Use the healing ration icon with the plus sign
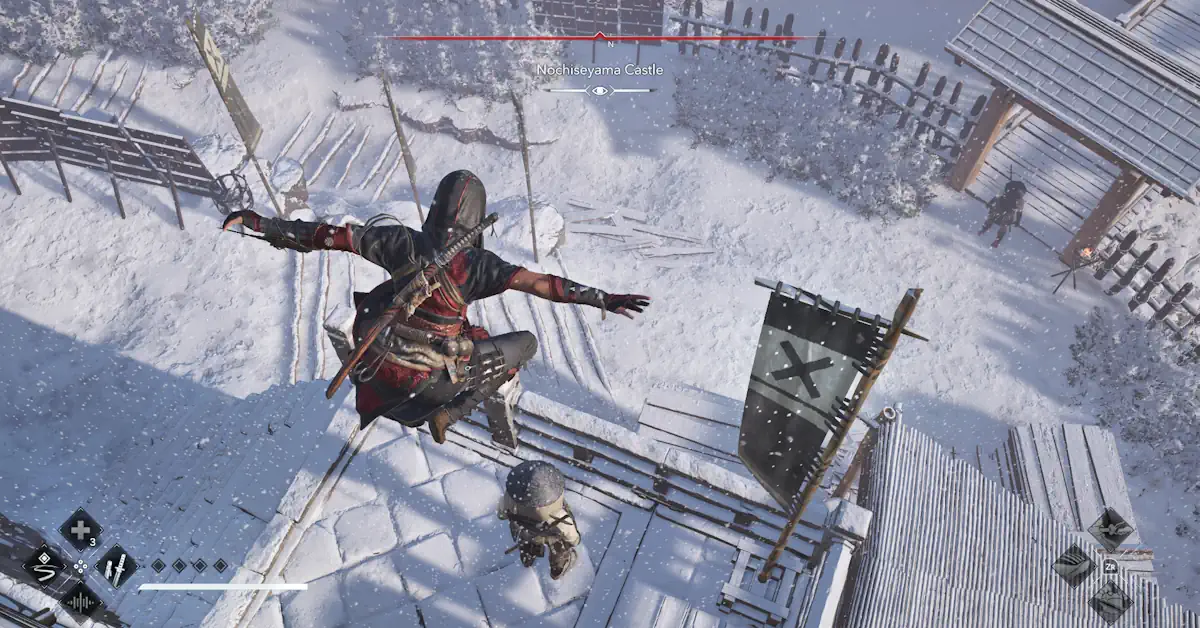The height and width of the screenshot is (628, 1200). (x=80, y=529)
